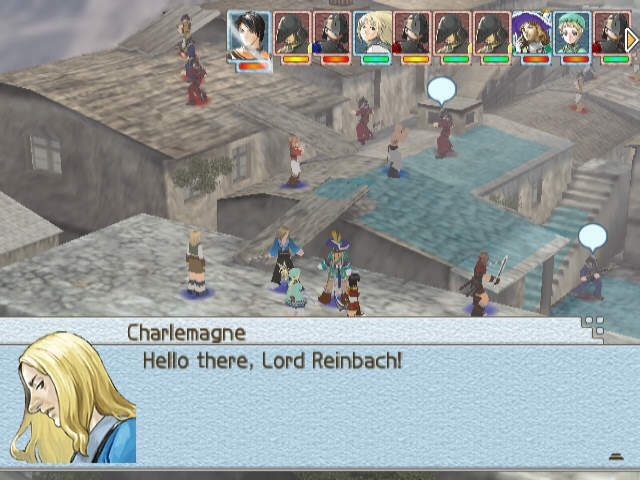Click the 'Hello there, Lord Reinbach!' dialogue text
The height and width of the screenshot is (480, 640).
272,360
